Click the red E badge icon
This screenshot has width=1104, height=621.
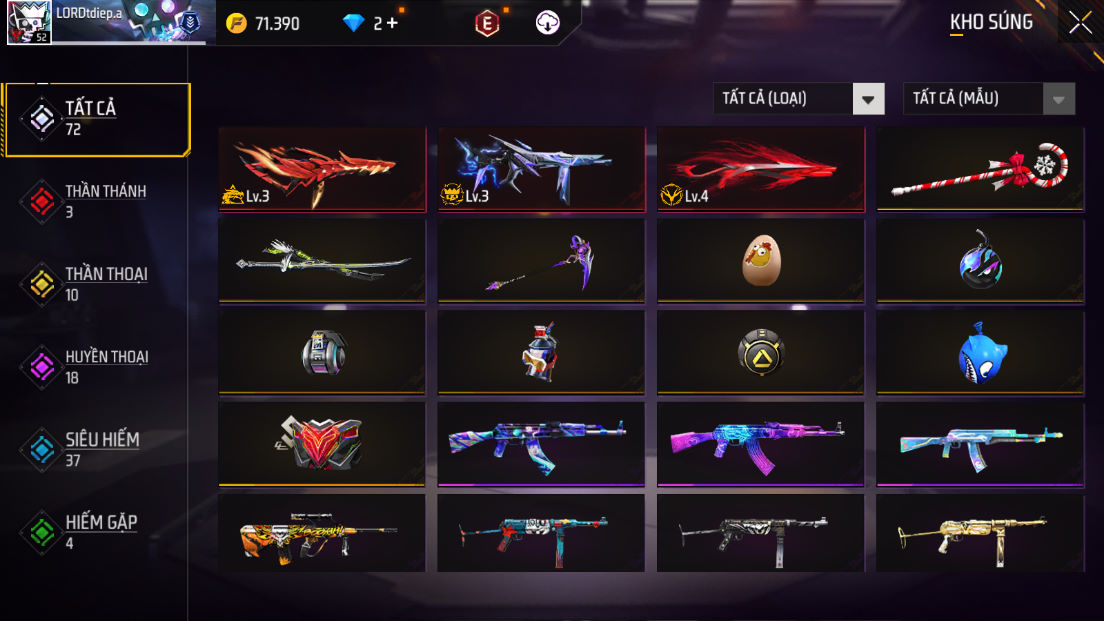pyautogui.click(x=487, y=23)
